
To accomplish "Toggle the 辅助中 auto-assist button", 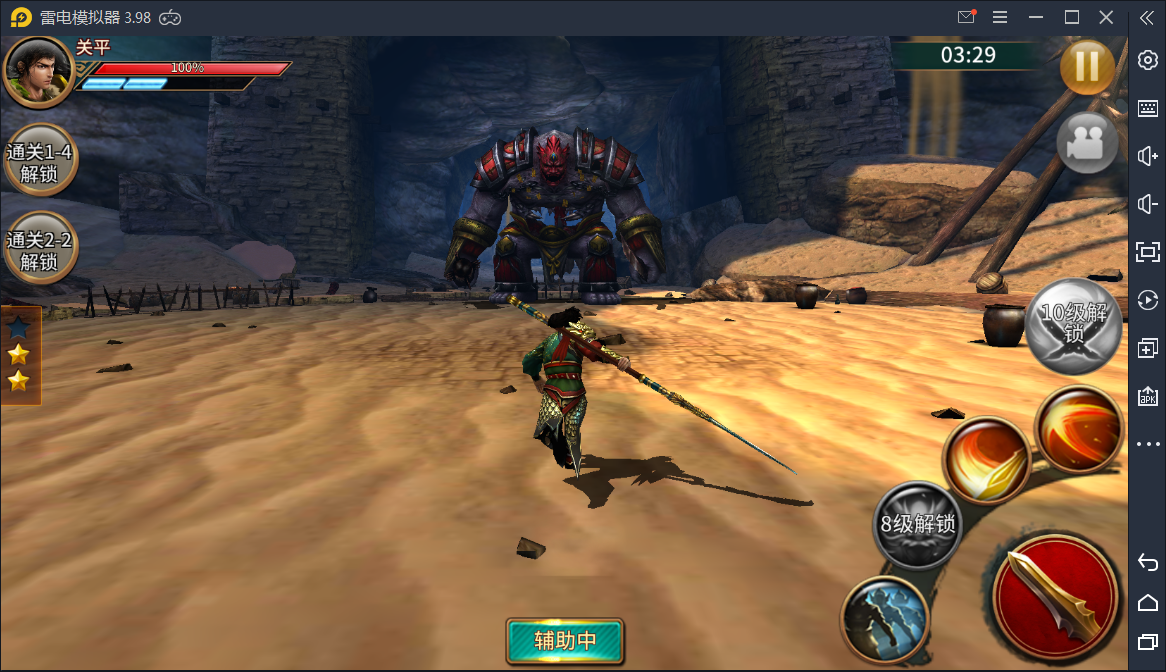I will click(565, 641).
